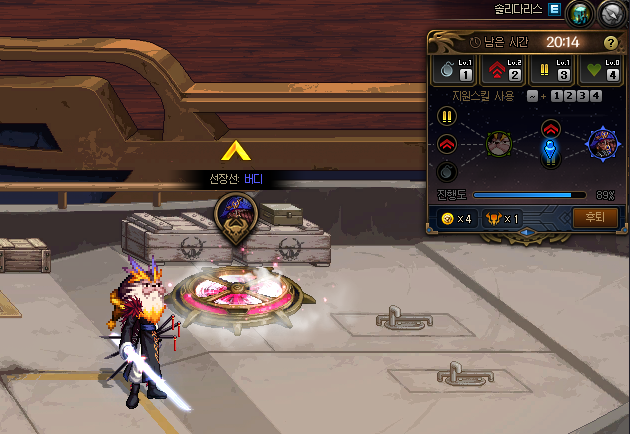Select the yellow bullets node on map's left
This screenshot has width=630, height=434.
coord(447,116)
